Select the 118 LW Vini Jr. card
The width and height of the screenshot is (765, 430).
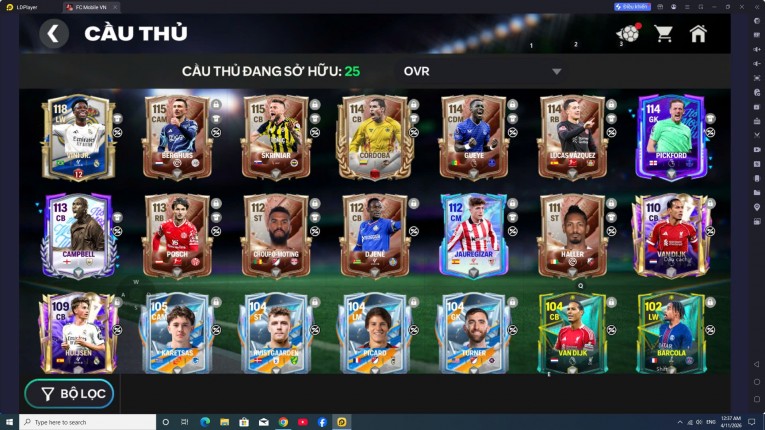pyautogui.click(x=73, y=138)
